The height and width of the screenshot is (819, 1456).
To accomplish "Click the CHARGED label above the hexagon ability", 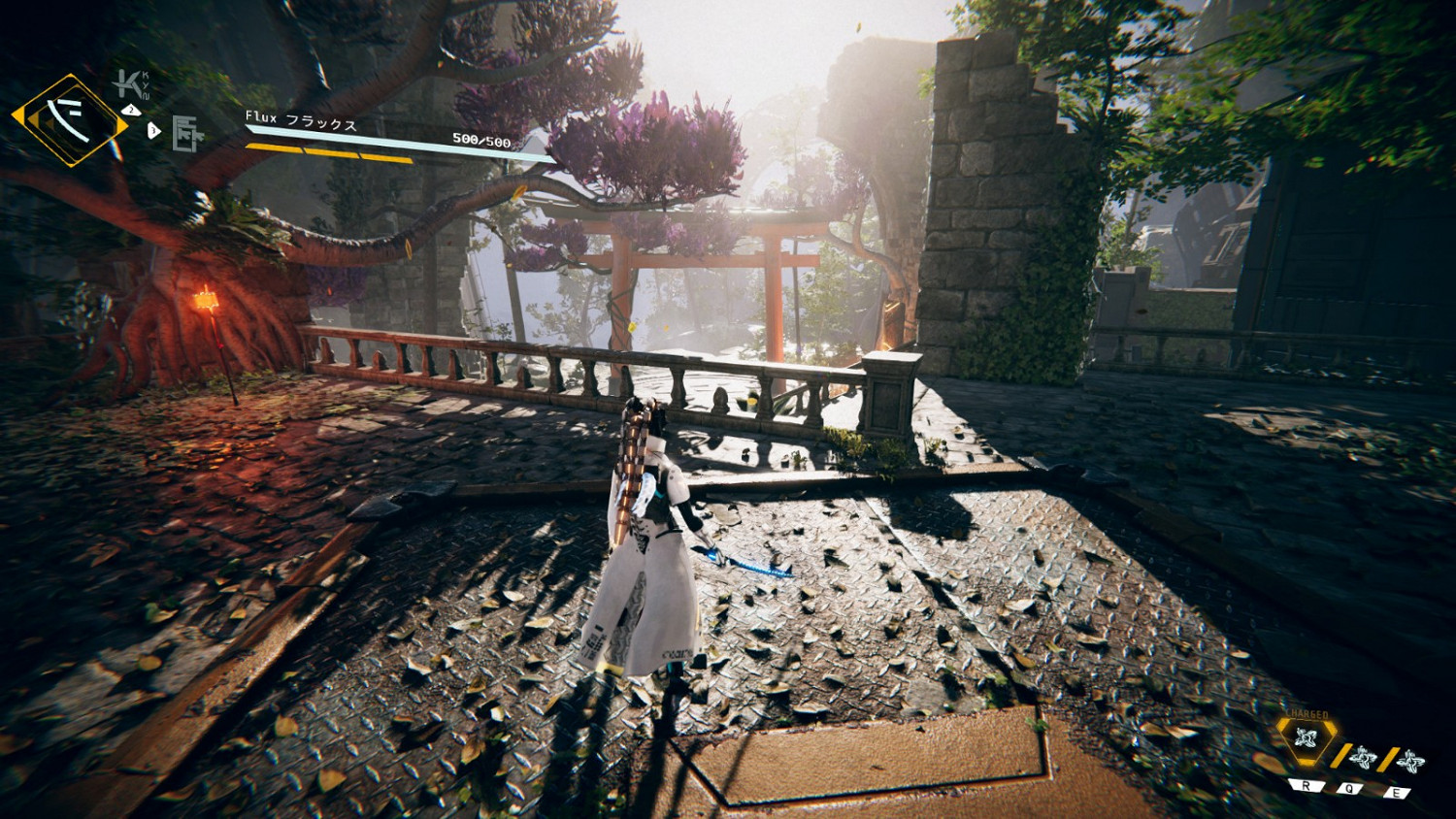I will (1307, 714).
